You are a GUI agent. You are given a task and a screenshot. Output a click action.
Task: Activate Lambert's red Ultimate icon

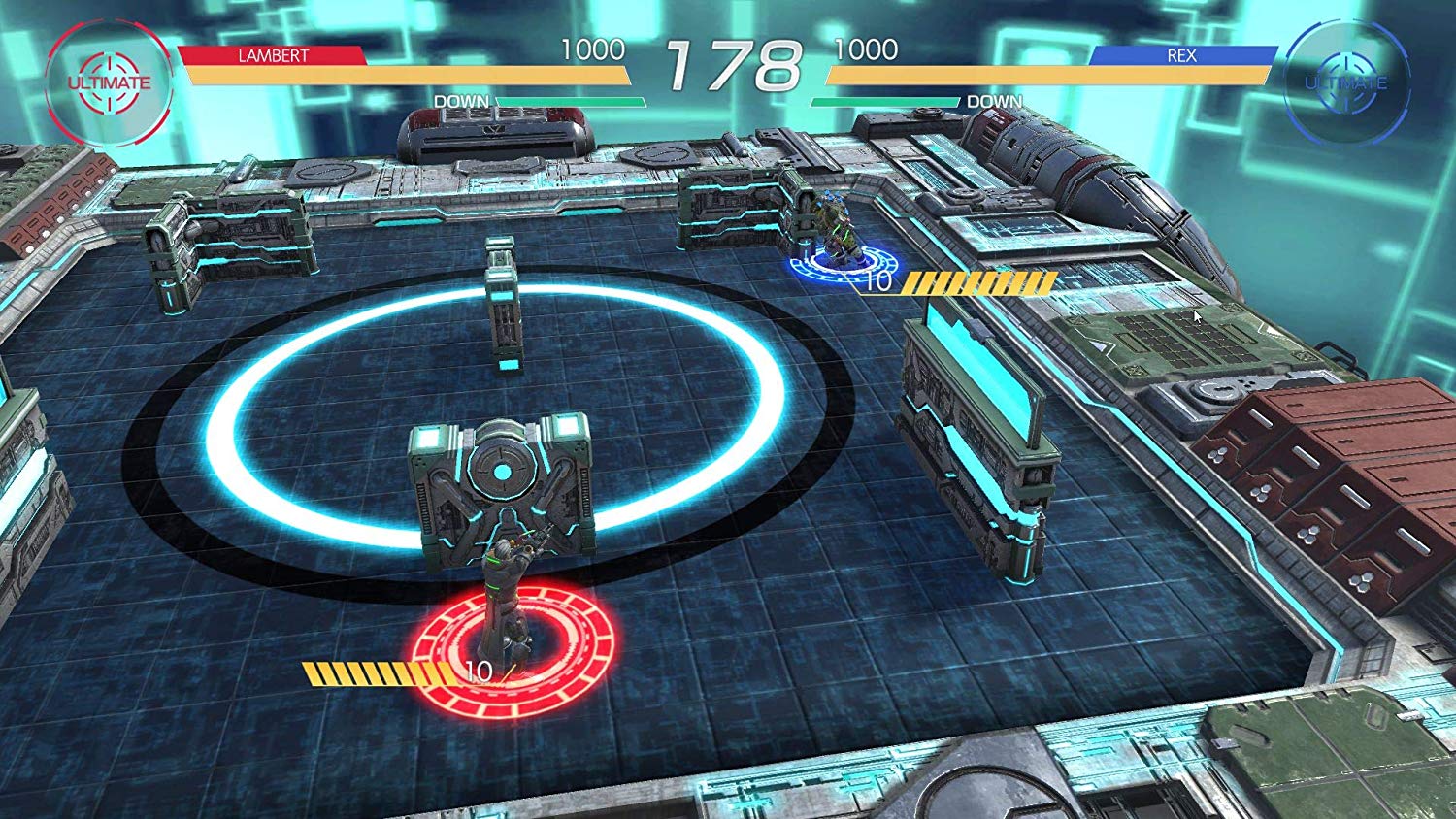click(109, 82)
